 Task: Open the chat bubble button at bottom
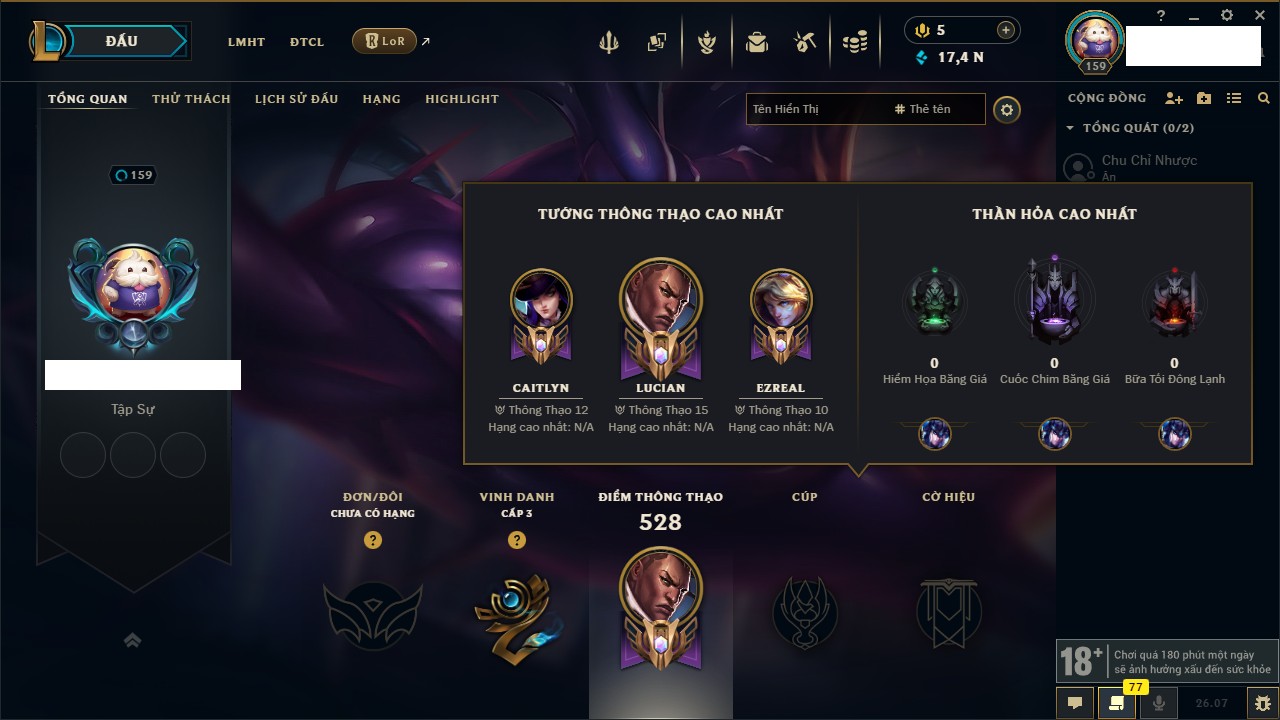pos(1075,702)
